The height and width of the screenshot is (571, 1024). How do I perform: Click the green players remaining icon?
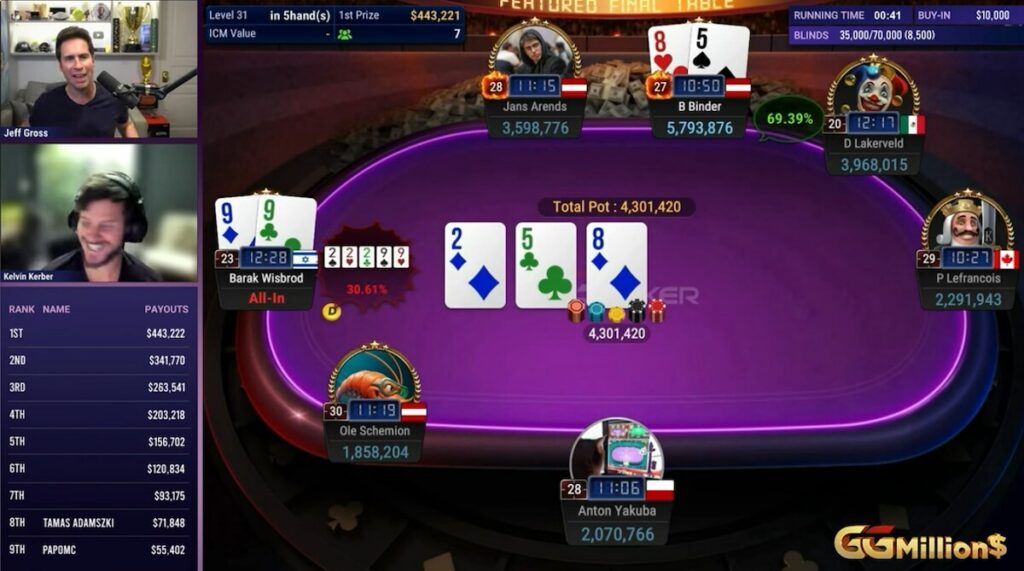[345, 34]
